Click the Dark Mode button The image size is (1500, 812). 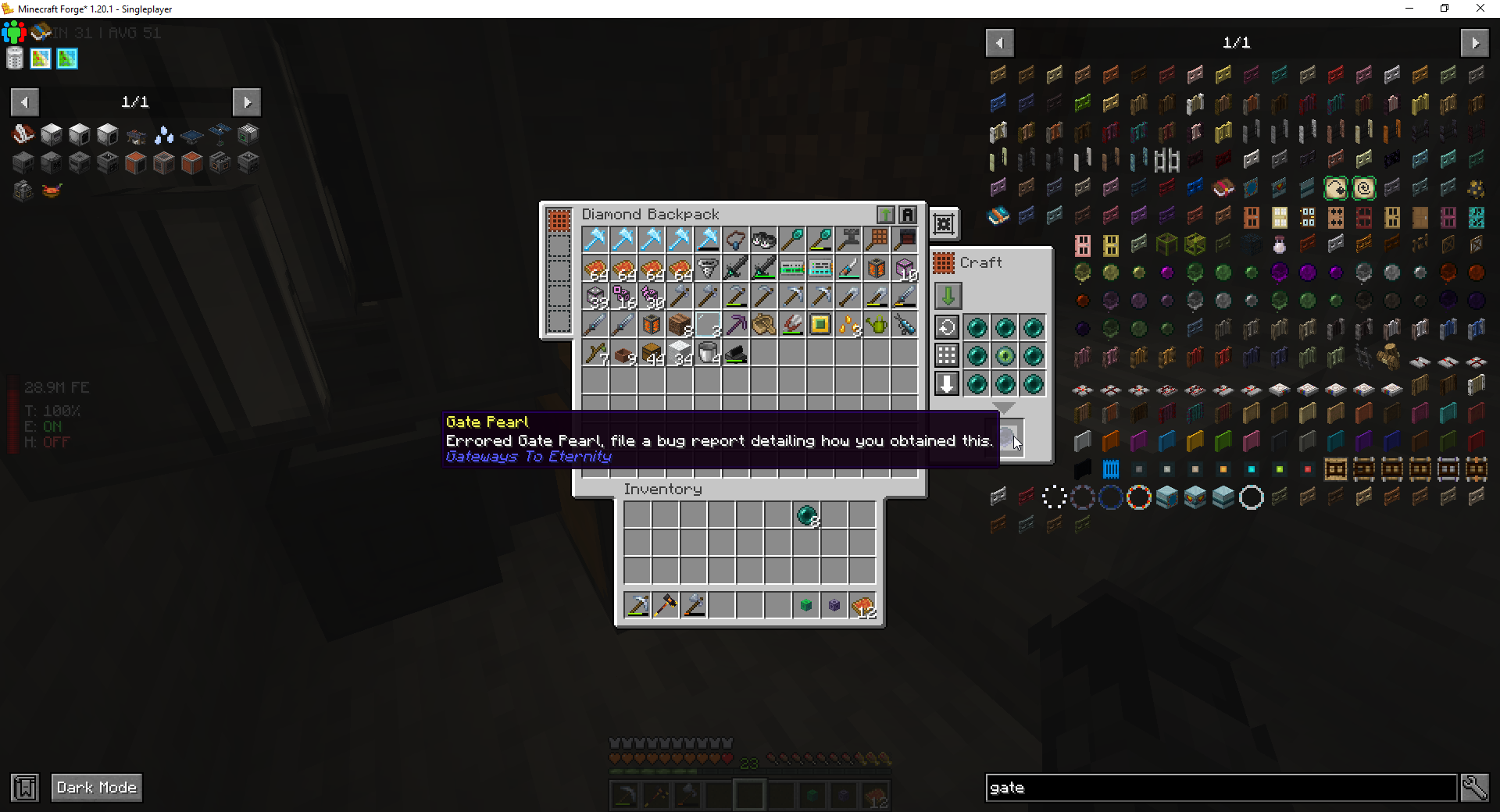point(96,788)
